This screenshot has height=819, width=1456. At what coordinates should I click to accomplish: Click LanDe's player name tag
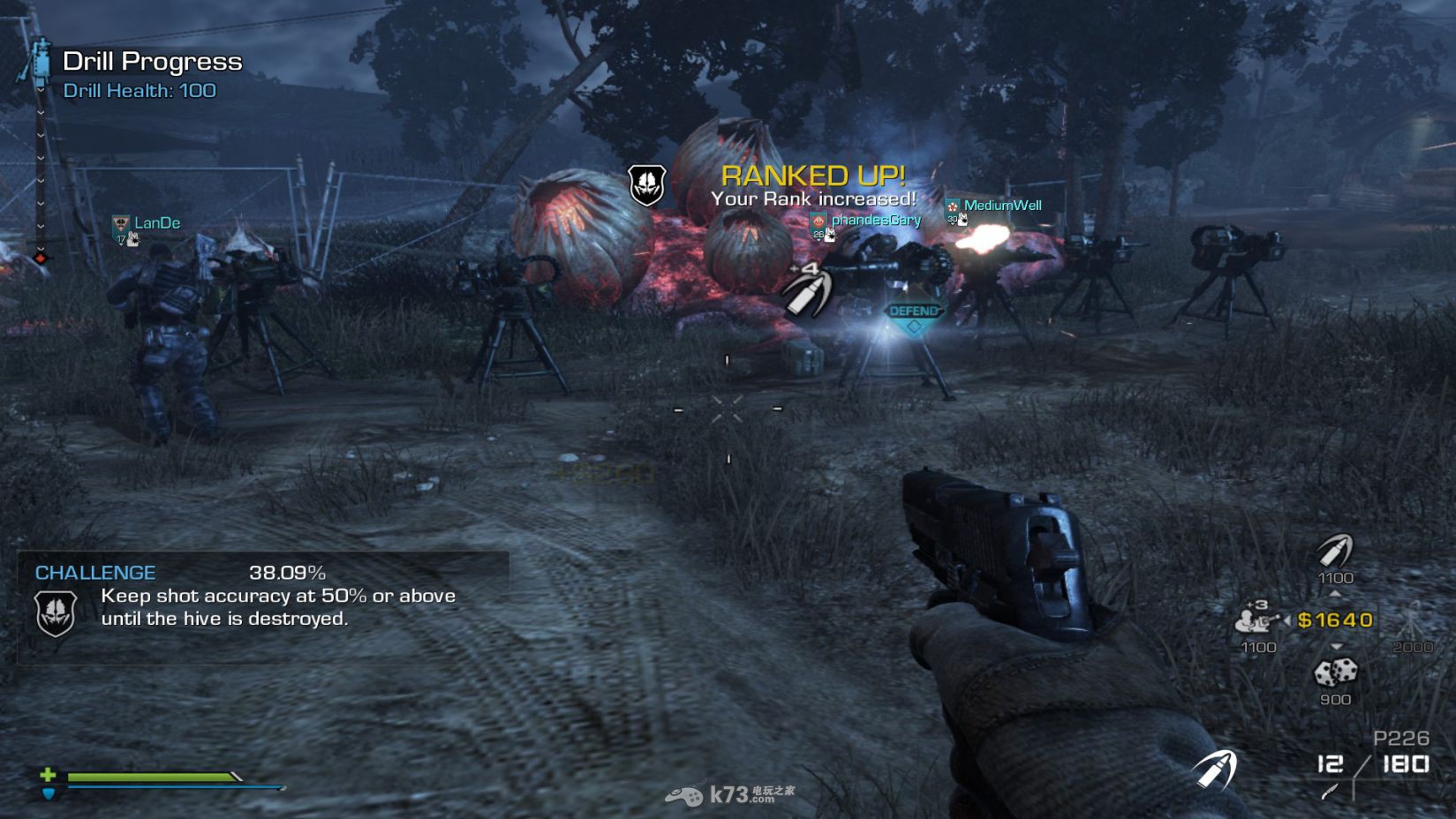pyautogui.click(x=156, y=223)
